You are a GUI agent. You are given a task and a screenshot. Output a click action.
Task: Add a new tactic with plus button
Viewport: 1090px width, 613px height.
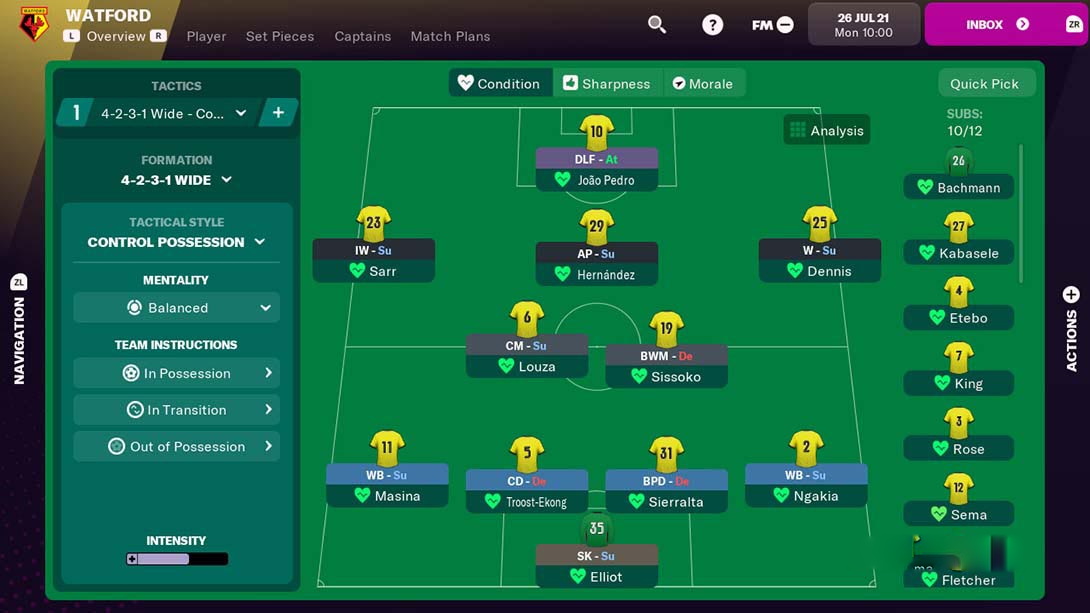(x=278, y=113)
